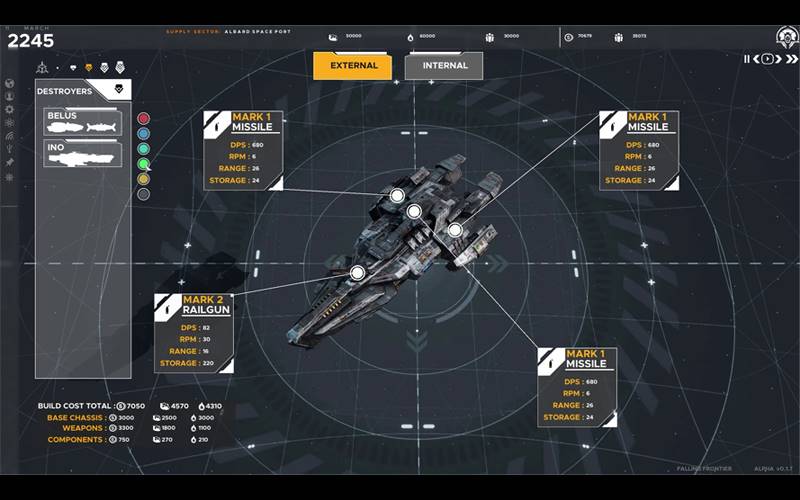This screenshot has height=500, width=800.
Task: Open the gear settings icon in sidebar
Action: 10,109
